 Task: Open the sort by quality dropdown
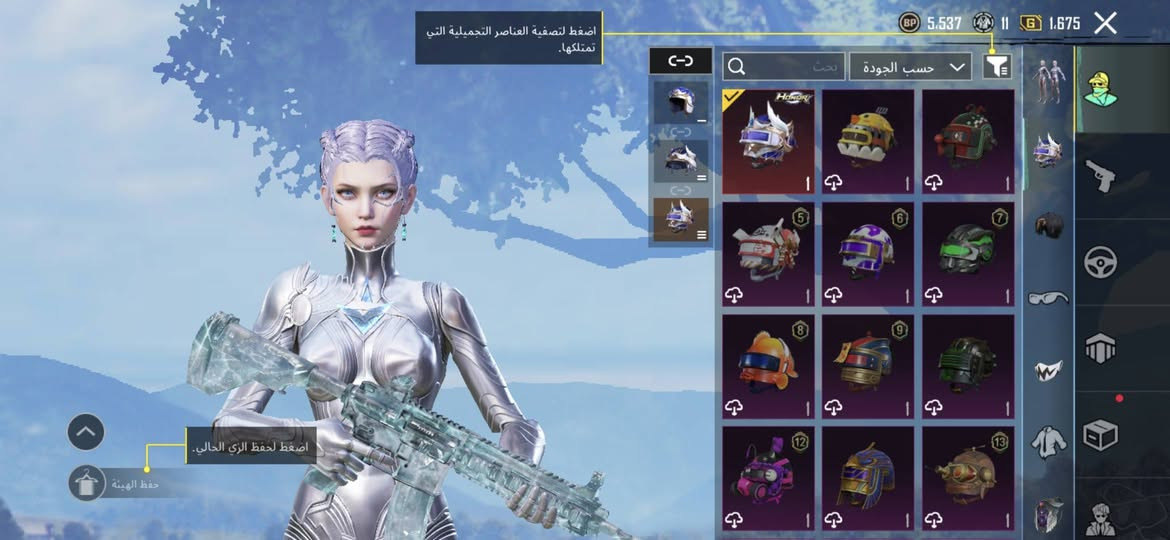pos(910,67)
